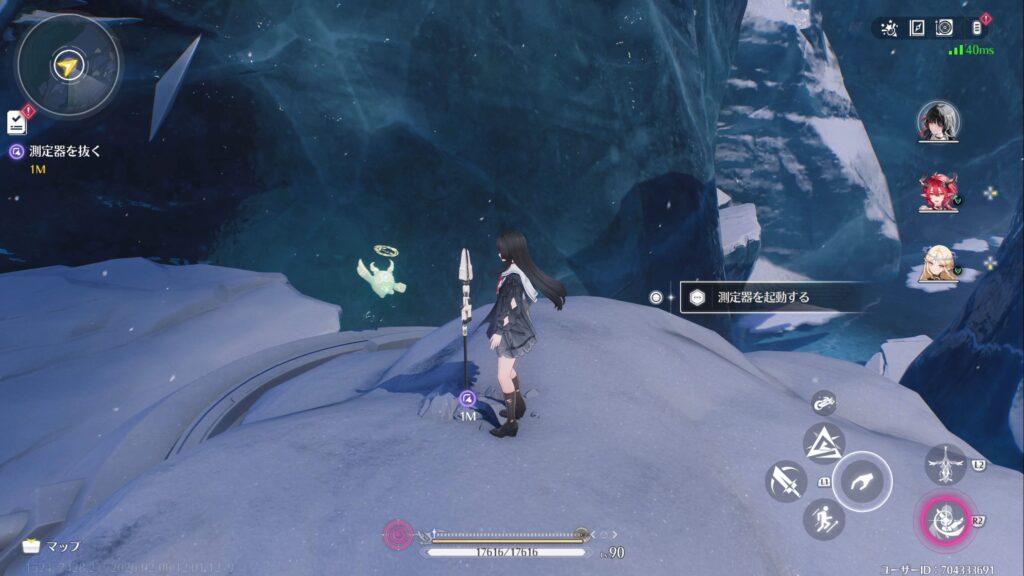Open the マップ map button
This screenshot has width=1024, height=576.
point(52,546)
